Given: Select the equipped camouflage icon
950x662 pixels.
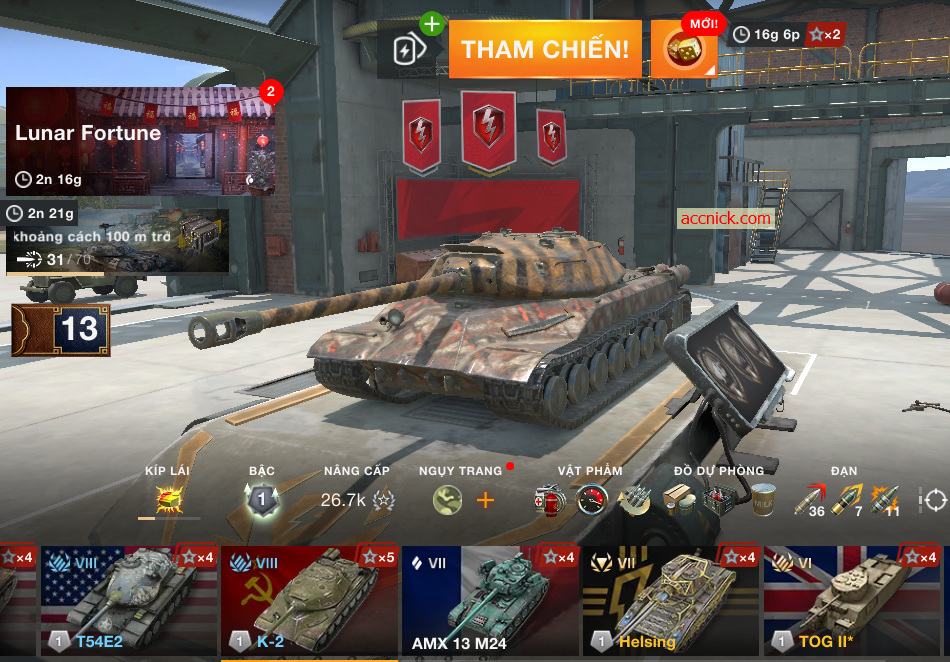Looking at the screenshot, I should (448, 499).
